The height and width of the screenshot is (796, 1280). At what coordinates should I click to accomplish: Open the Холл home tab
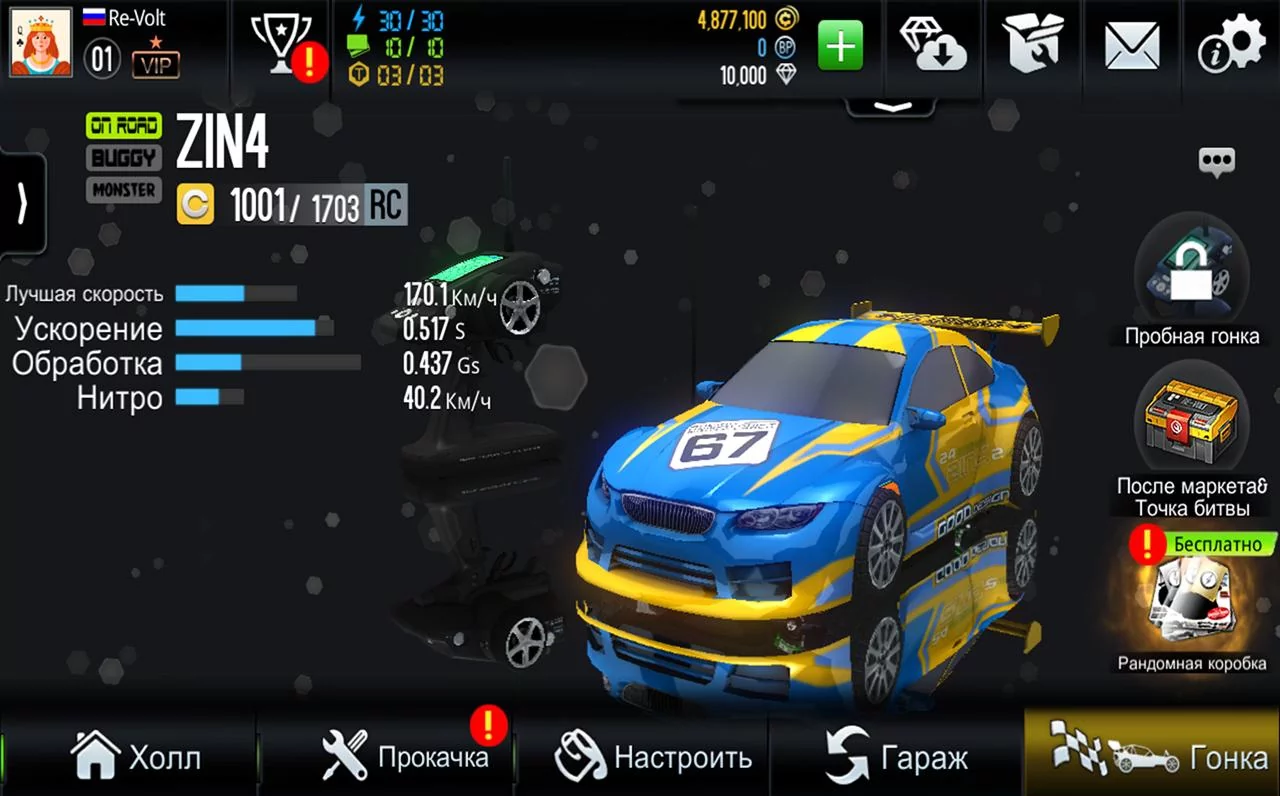135,756
